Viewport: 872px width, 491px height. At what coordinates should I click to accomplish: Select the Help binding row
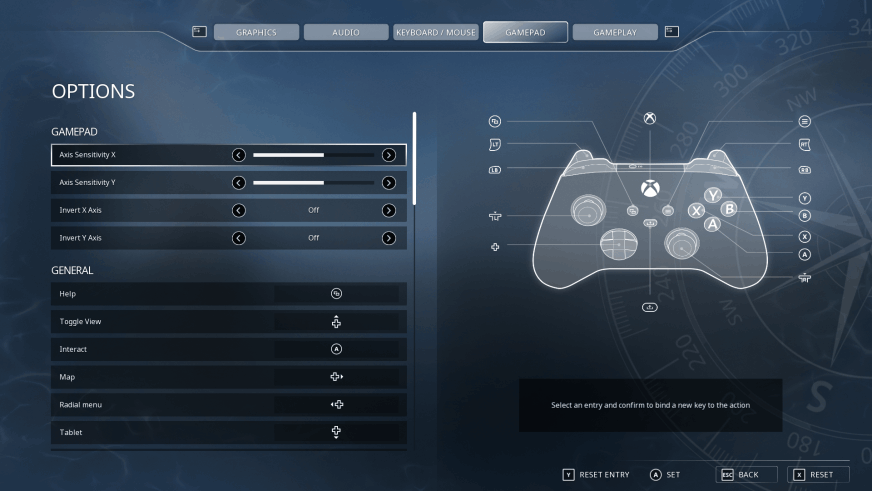tap(229, 294)
